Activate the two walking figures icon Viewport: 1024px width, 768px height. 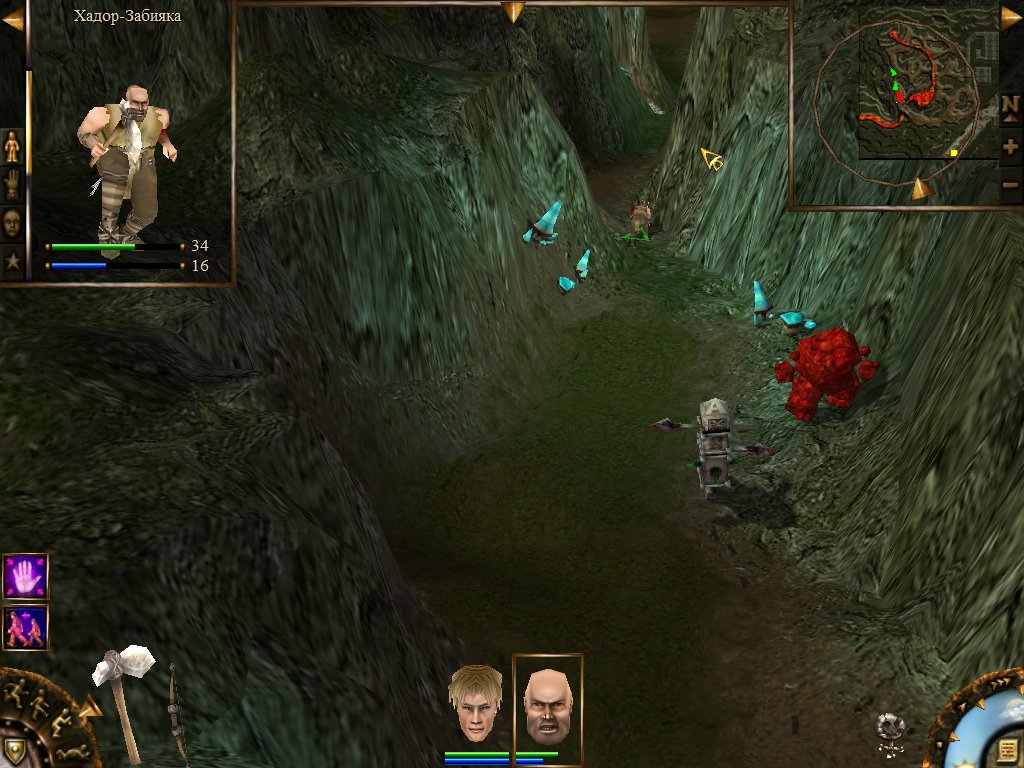click(x=25, y=627)
